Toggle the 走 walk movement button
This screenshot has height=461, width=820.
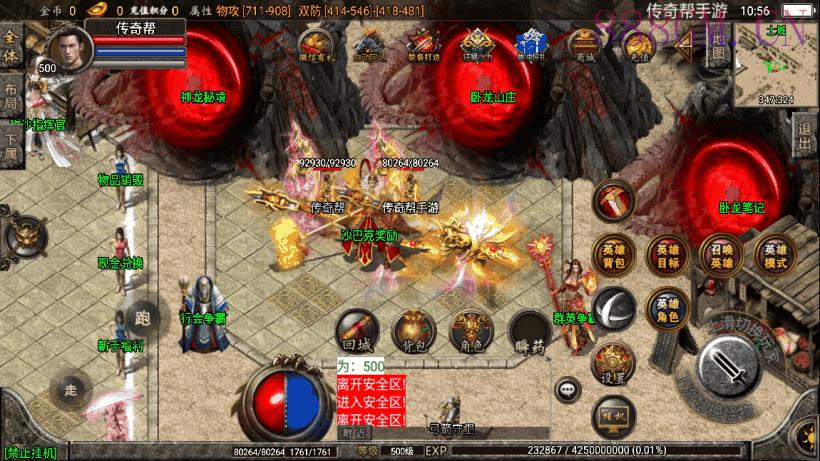pyautogui.click(x=70, y=389)
